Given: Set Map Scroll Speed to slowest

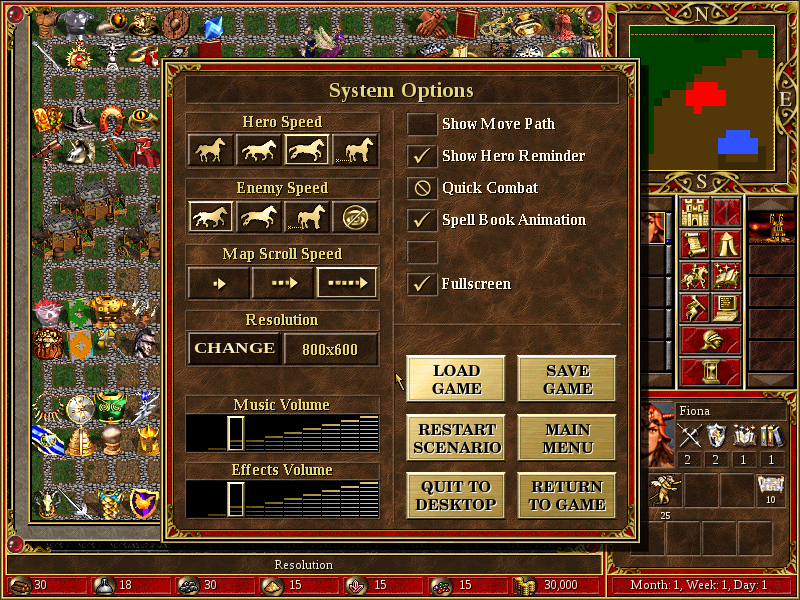Looking at the screenshot, I should [219, 283].
